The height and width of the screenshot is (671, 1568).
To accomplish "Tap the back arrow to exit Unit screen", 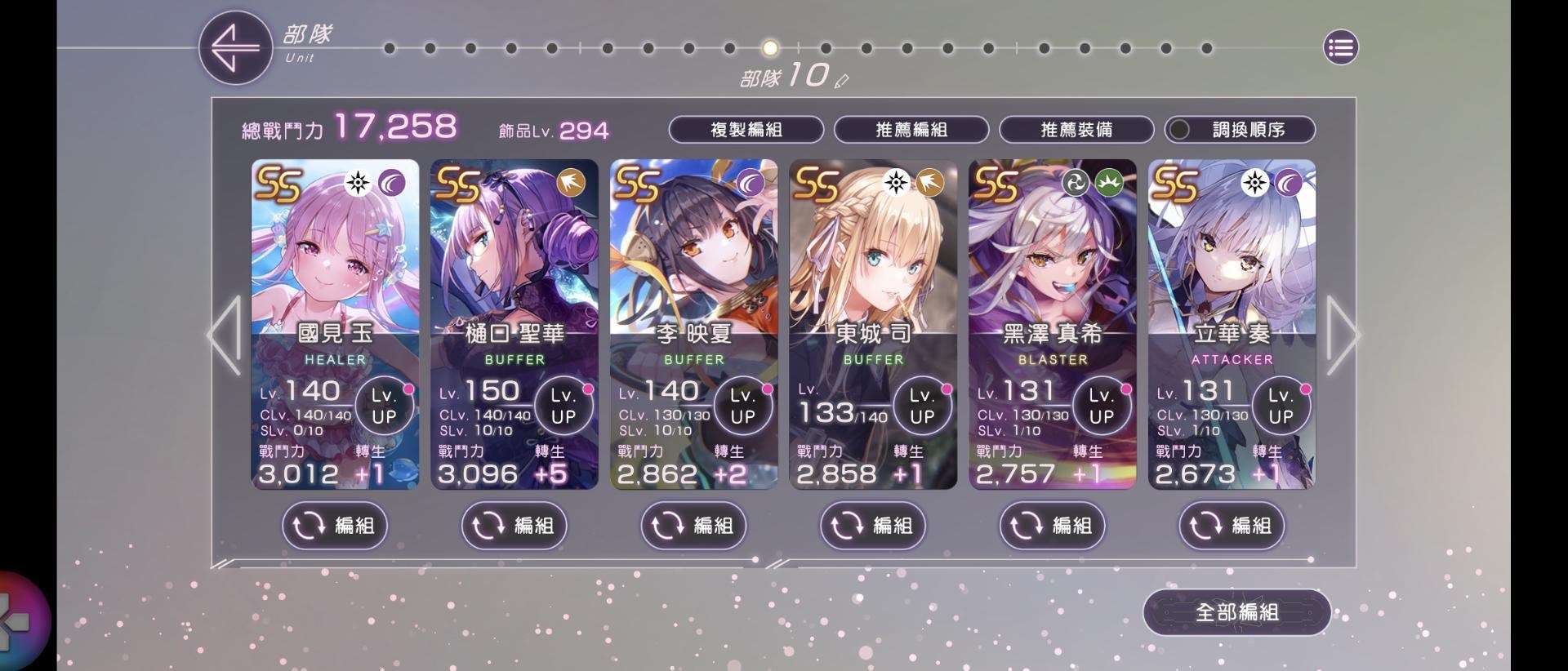I will click(235, 47).
